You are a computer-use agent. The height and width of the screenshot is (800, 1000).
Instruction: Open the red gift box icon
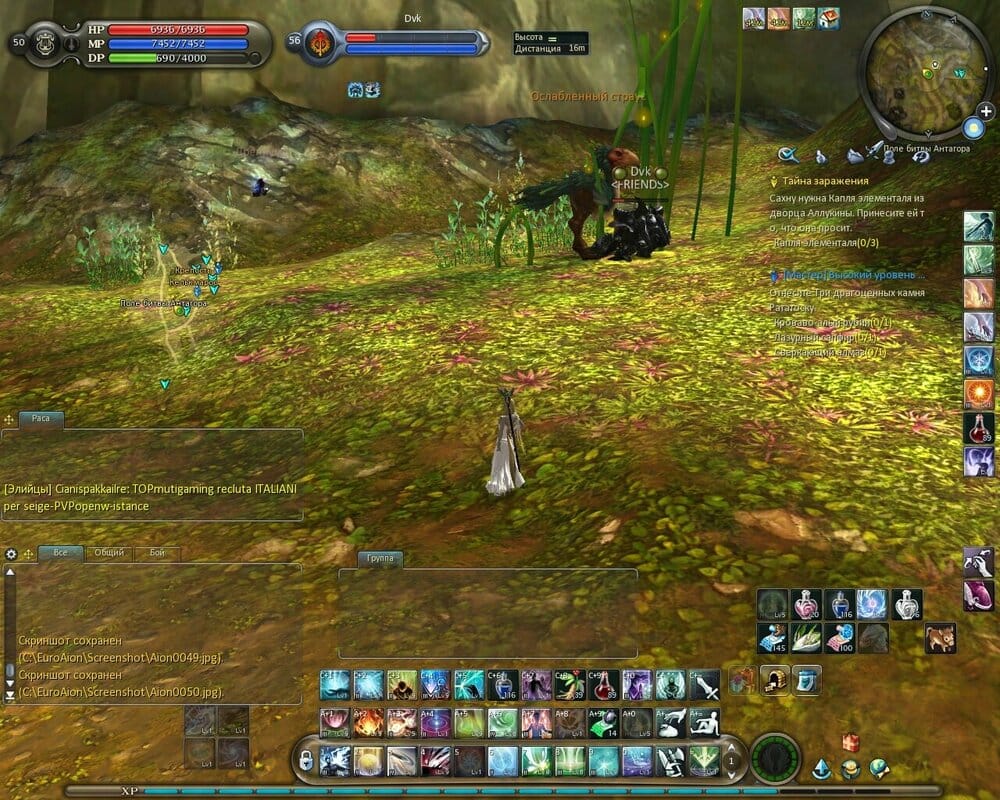pos(851,741)
